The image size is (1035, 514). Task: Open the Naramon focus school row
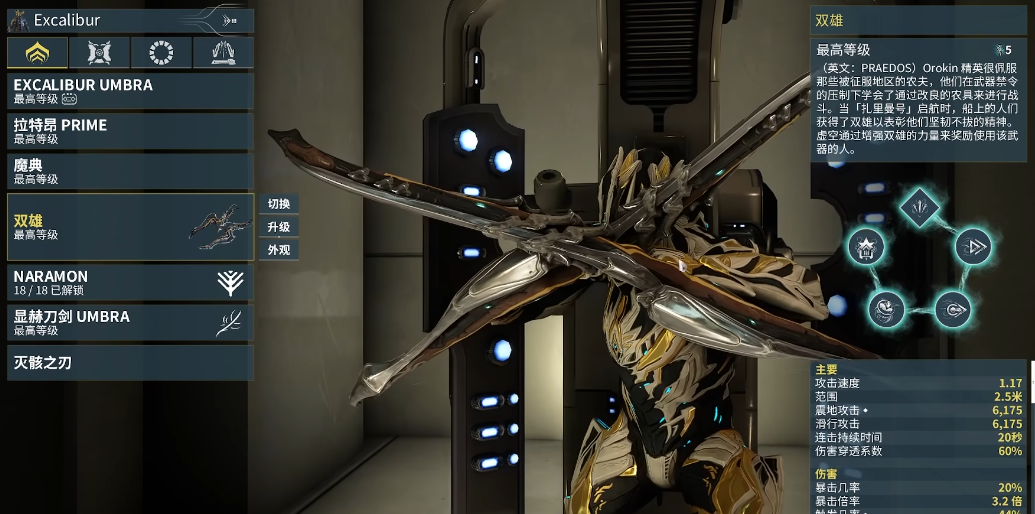click(130, 282)
